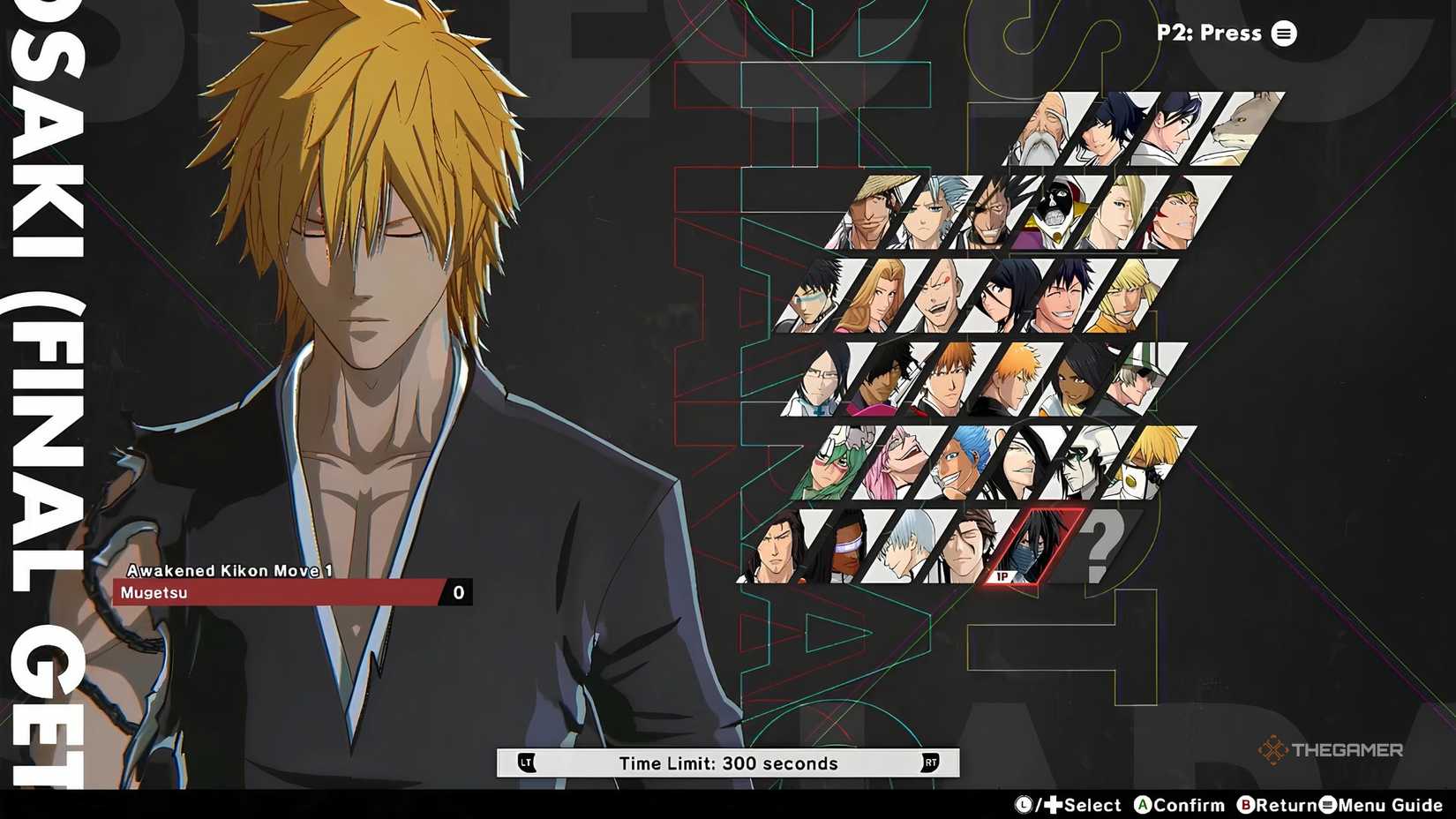Click the red Mugetsu Kikon move gauge
Image resolution: width=1456 pixels, height=819 pixels.
[274, 592]
